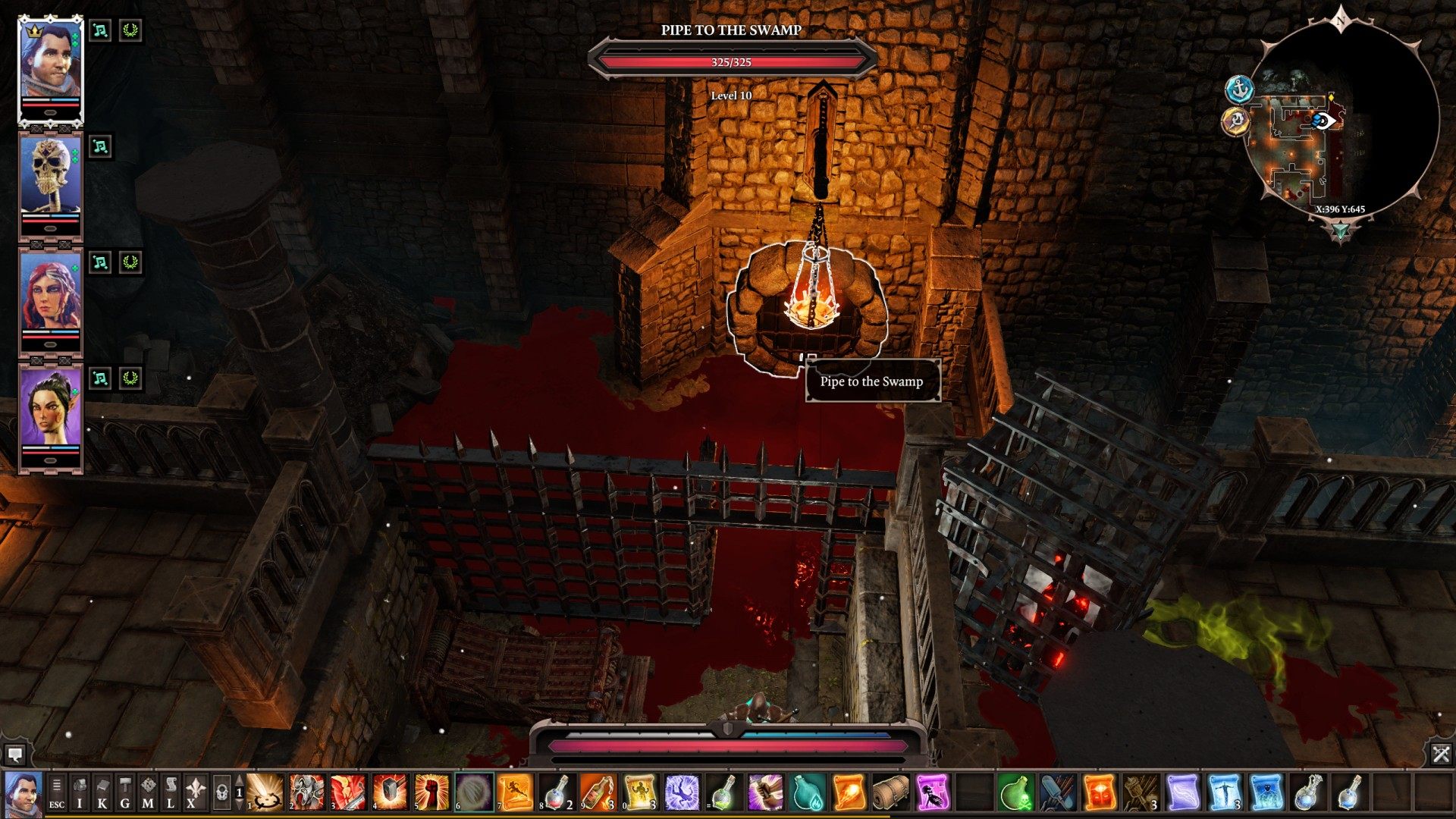Open the map M button
Screen dimensions: 1456x819
click(x=148, y=793)
